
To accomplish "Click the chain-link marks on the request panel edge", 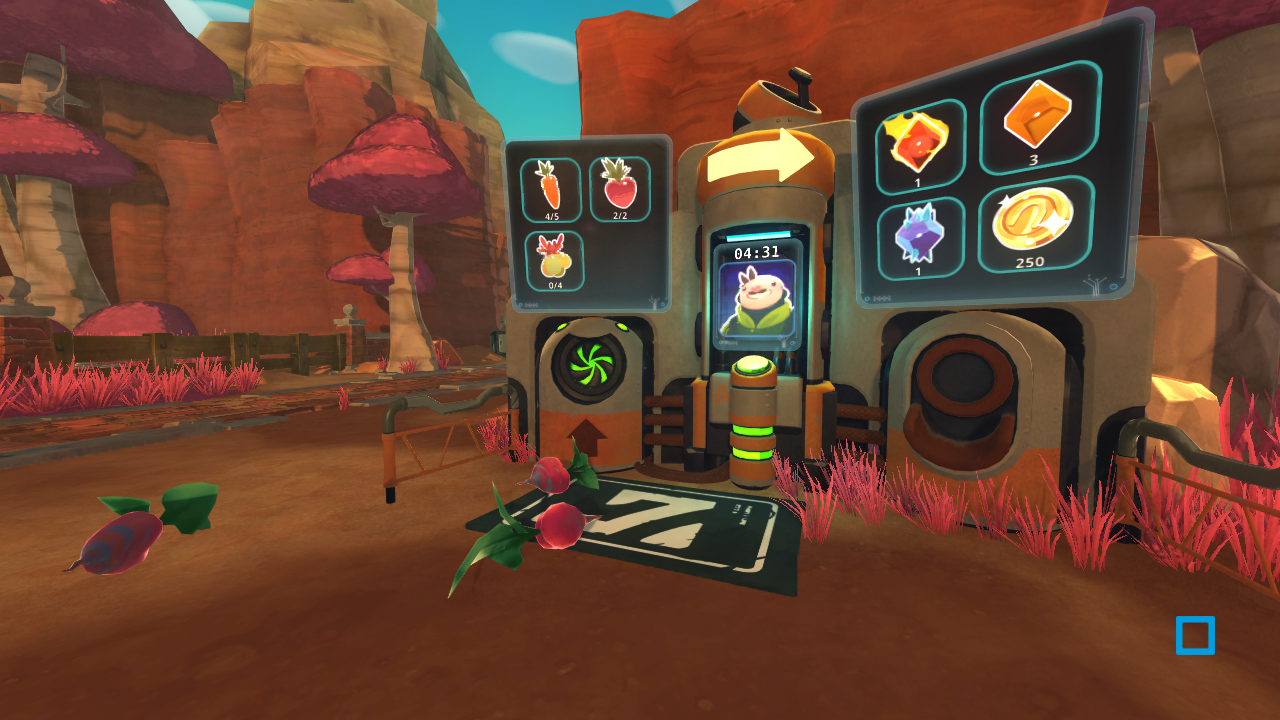I will click(530, 304).
